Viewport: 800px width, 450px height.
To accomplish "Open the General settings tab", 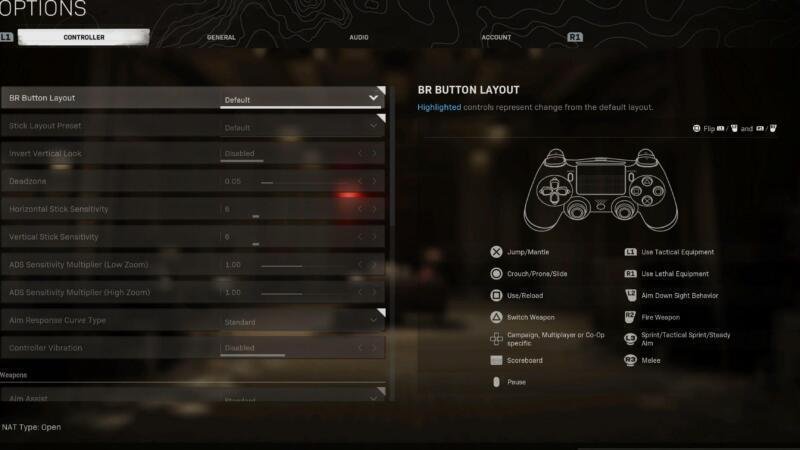I will click(x=221, y=38).
